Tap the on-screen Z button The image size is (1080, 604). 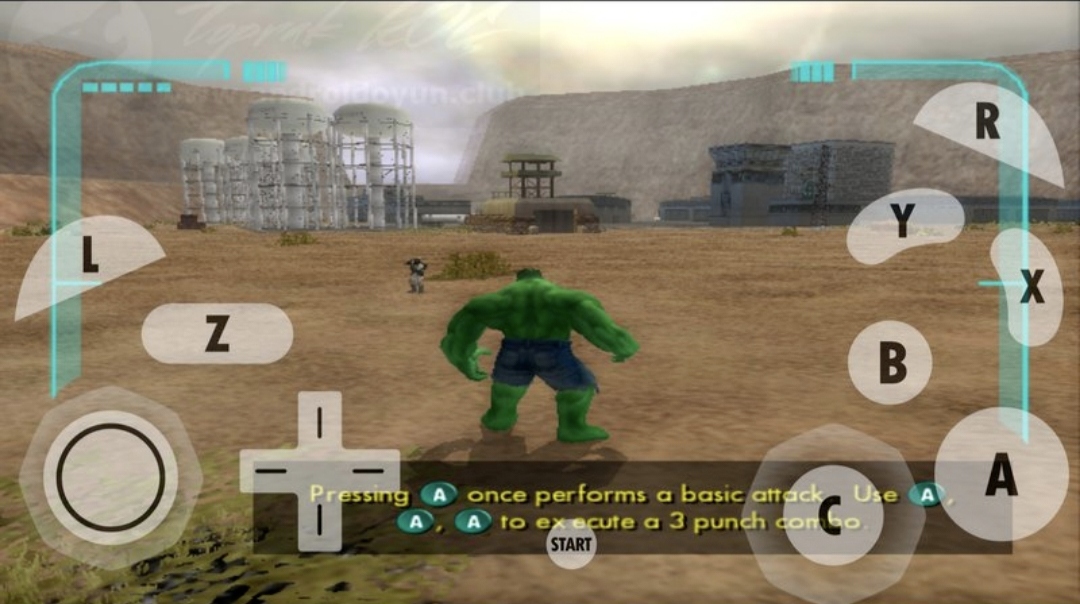coord(217,333)
